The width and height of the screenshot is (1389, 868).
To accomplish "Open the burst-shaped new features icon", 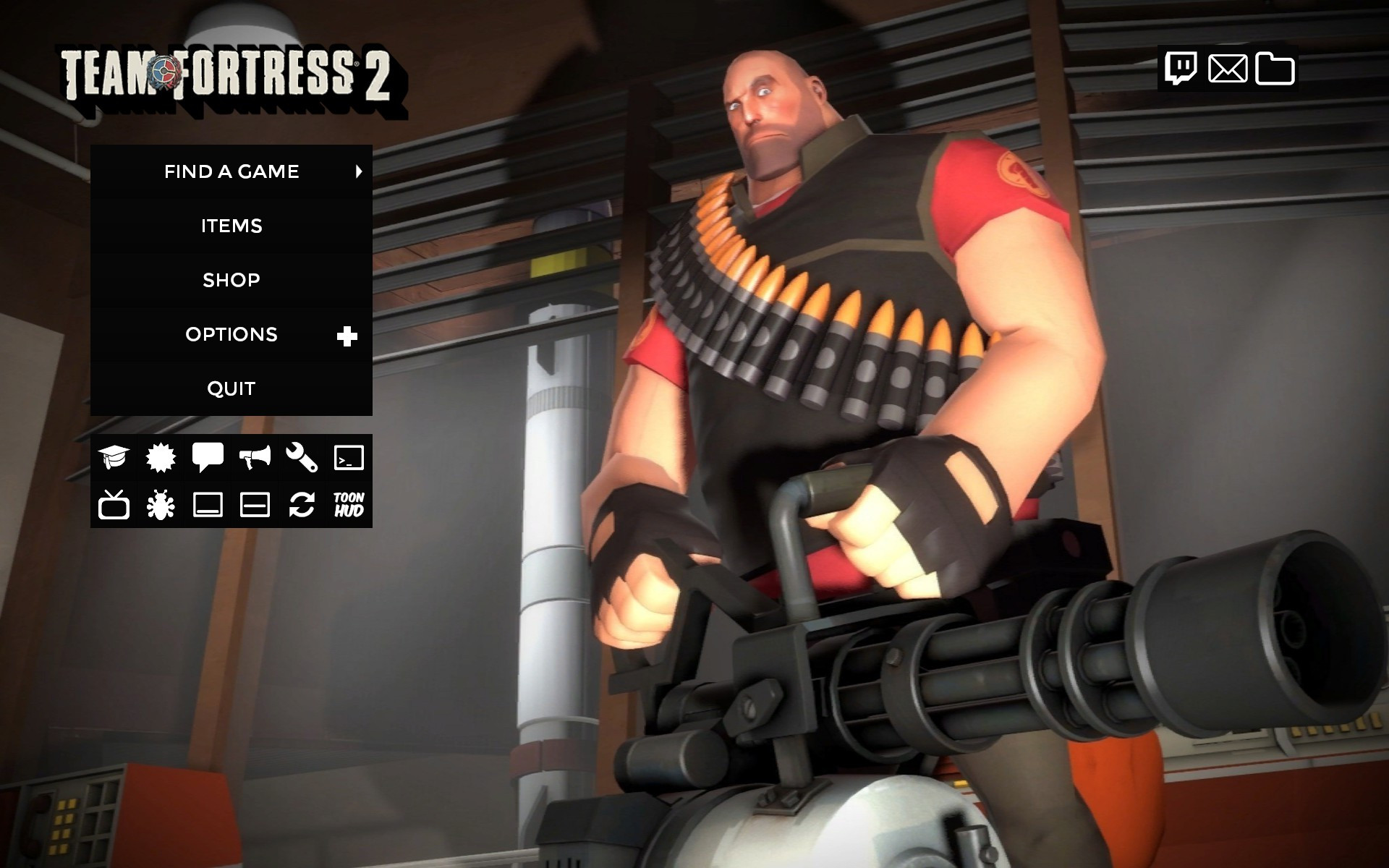I will 161,457.
